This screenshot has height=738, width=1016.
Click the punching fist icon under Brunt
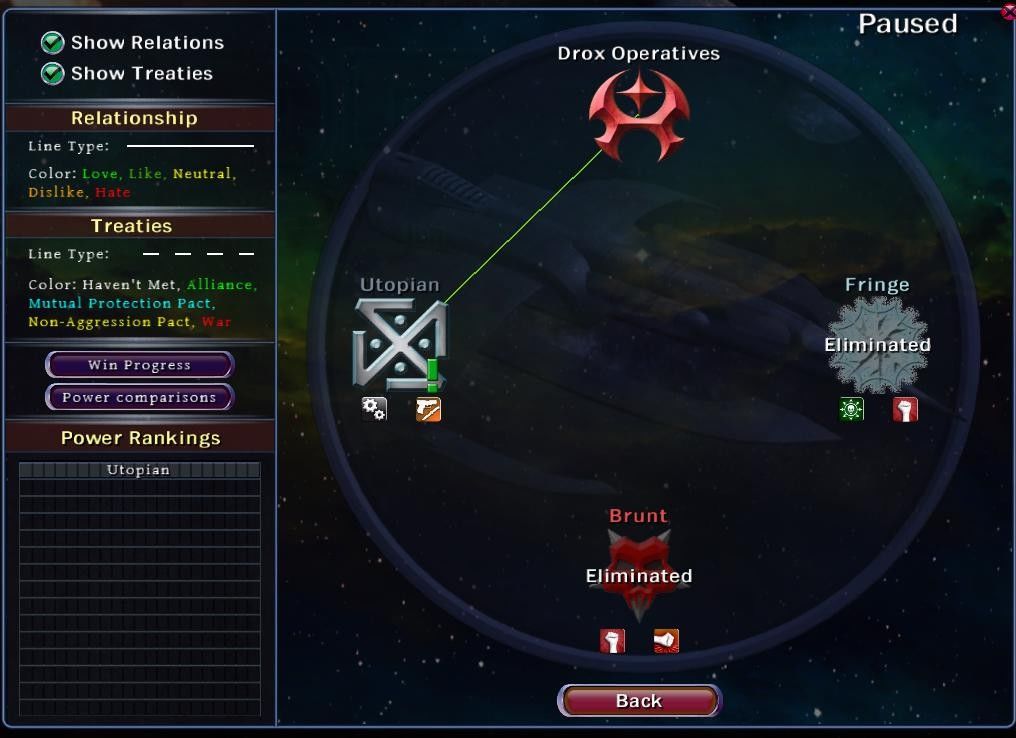[x=666, y=640]
